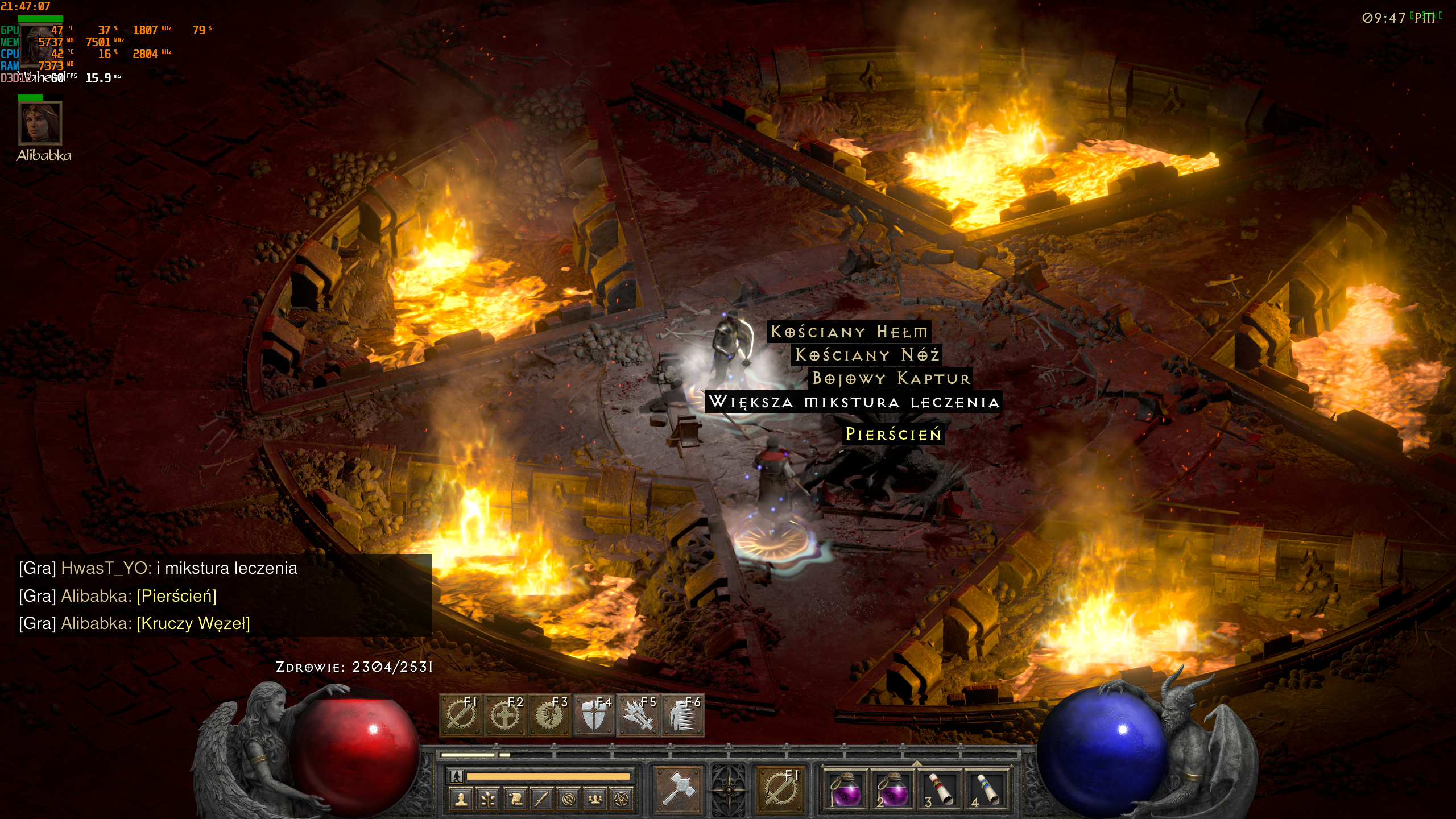
Task: Open the skill tree icon
Action: pyautogui.click(x=488, y=800)
